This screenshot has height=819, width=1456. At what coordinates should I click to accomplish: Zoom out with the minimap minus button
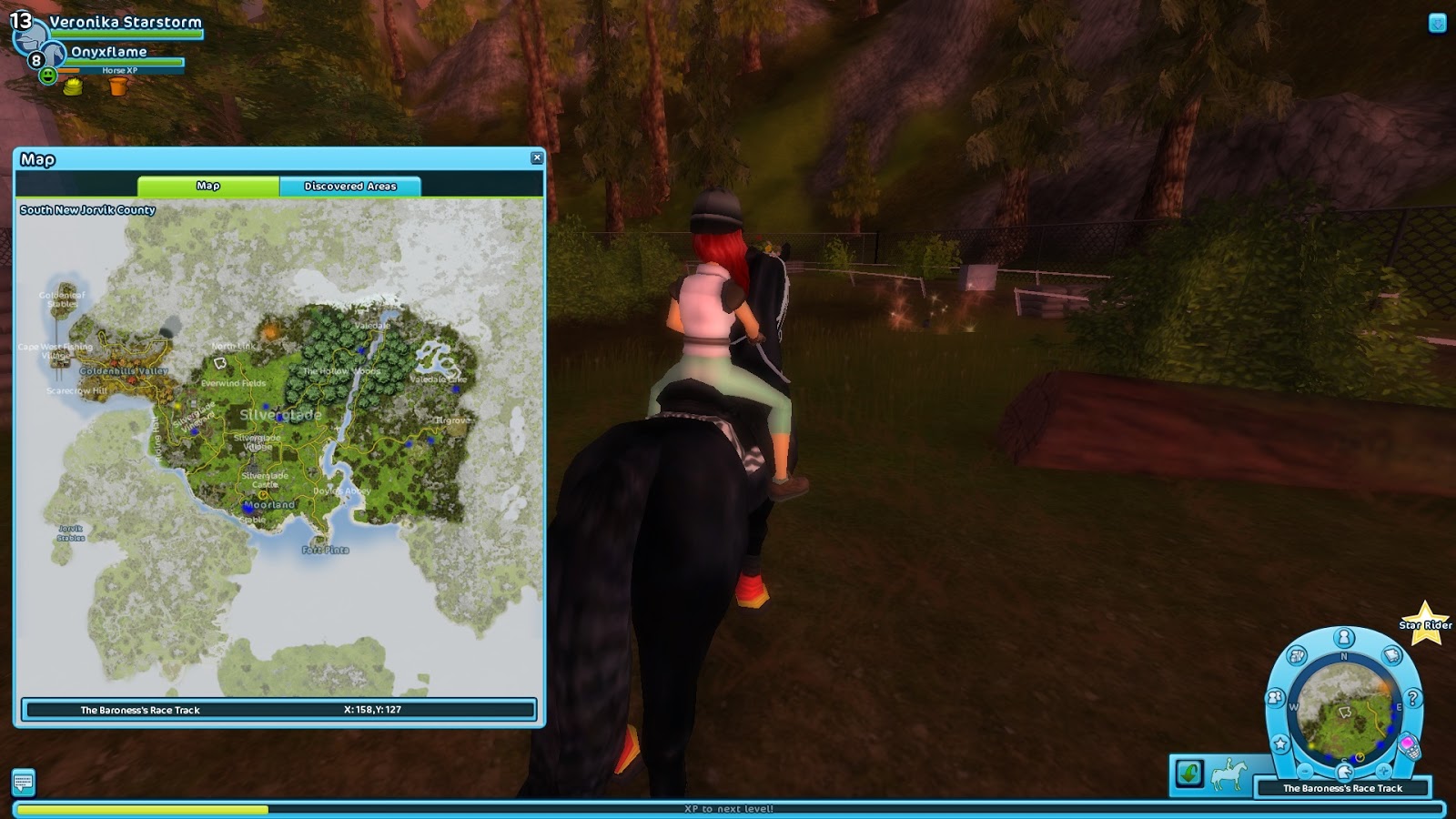pos(1305,770)
